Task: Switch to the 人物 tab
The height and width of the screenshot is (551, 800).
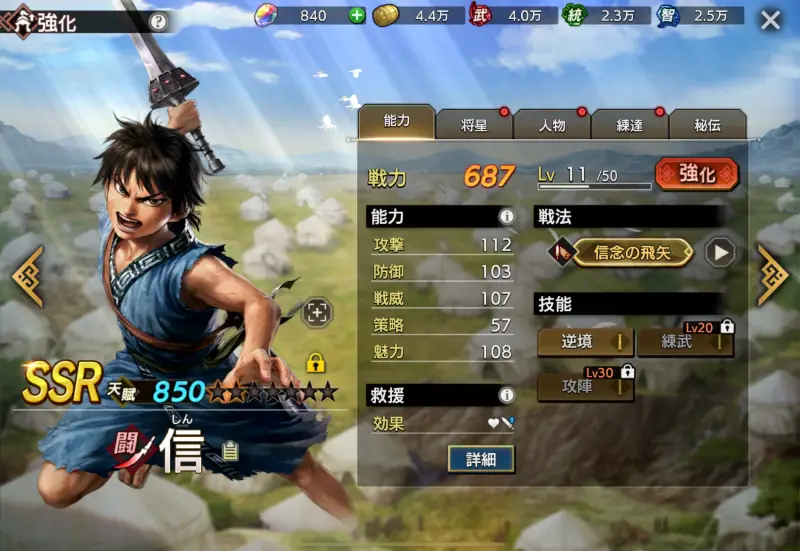Action: (551, 125)
